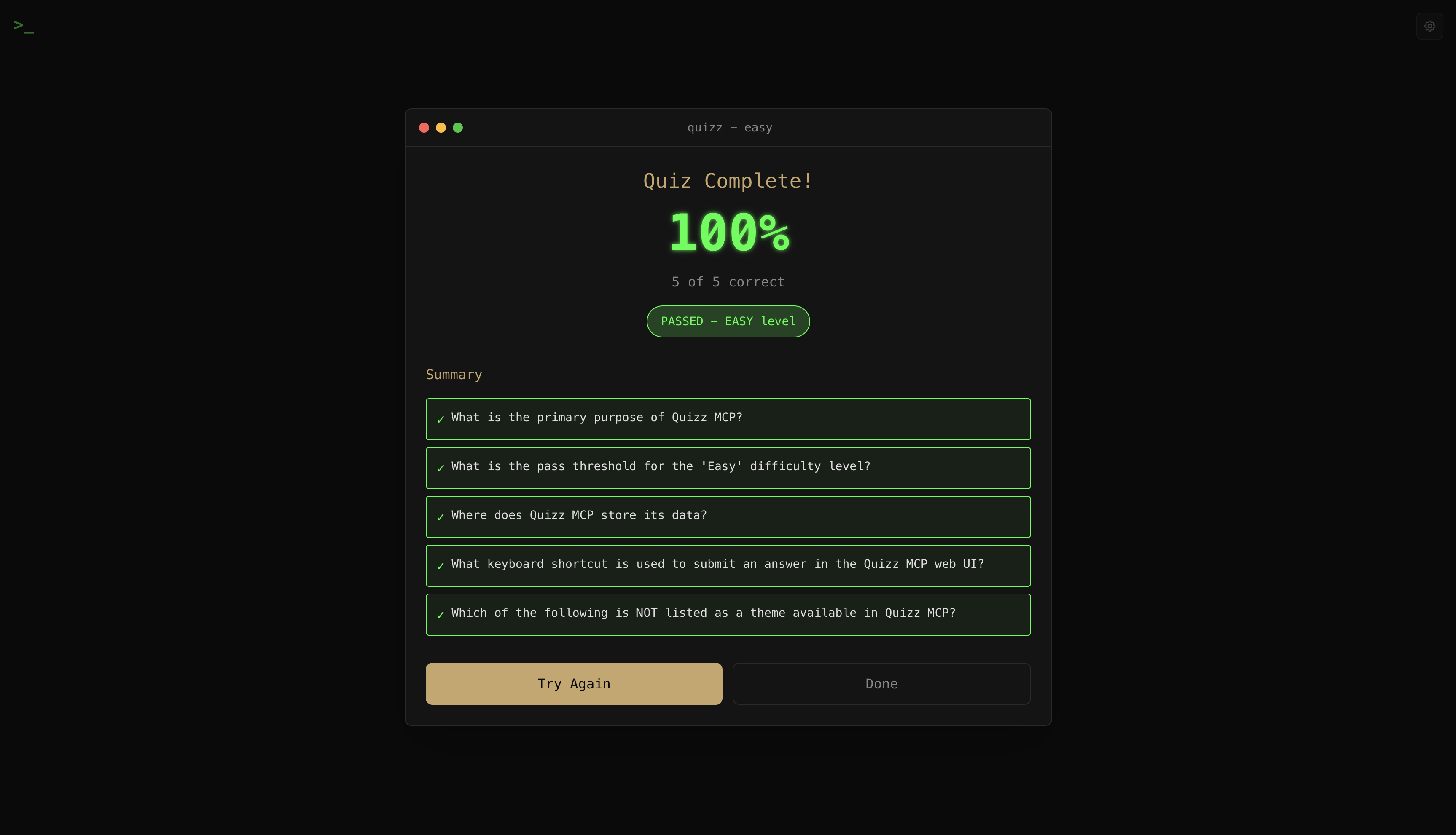Select the pass threshold summary row
The width and height of the screenshot is (1456, 835).
(x=728, y=467)
